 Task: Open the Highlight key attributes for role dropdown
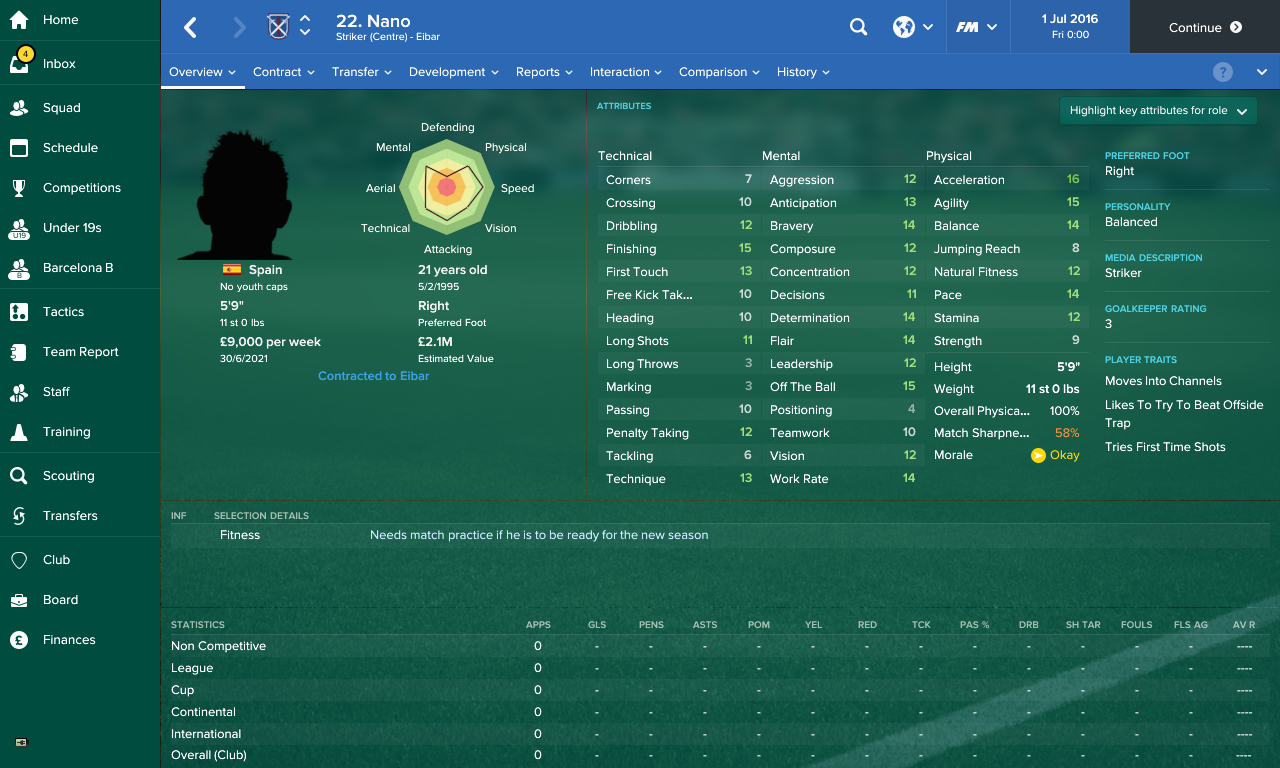point(1157,110)
